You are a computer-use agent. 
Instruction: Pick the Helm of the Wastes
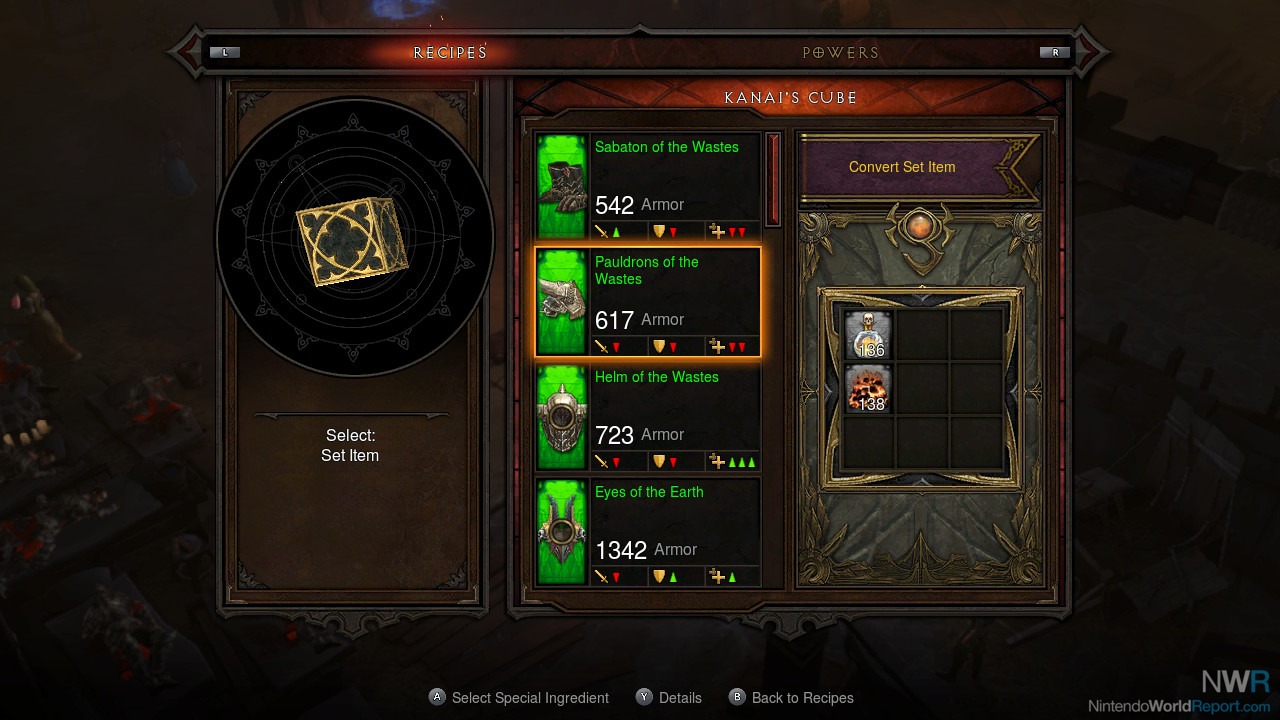(648, 417)
